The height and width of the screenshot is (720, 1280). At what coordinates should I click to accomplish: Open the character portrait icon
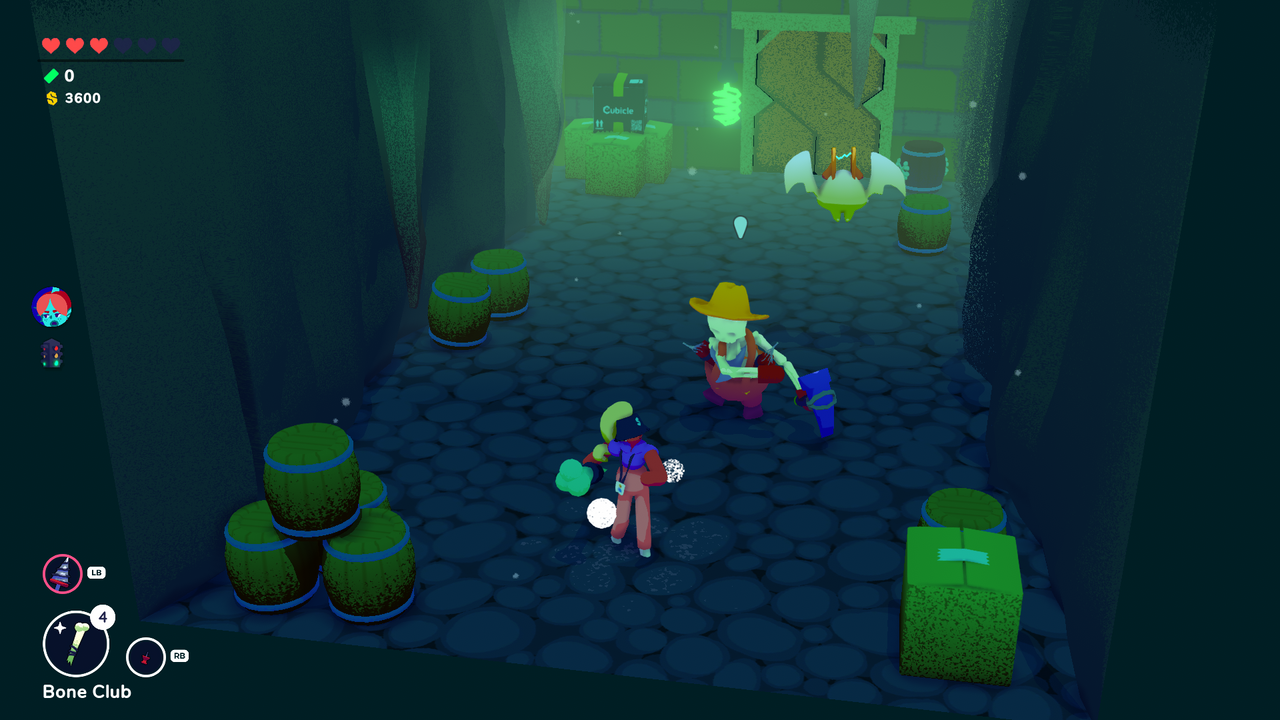pyautogui.click(x=51, y=306)
